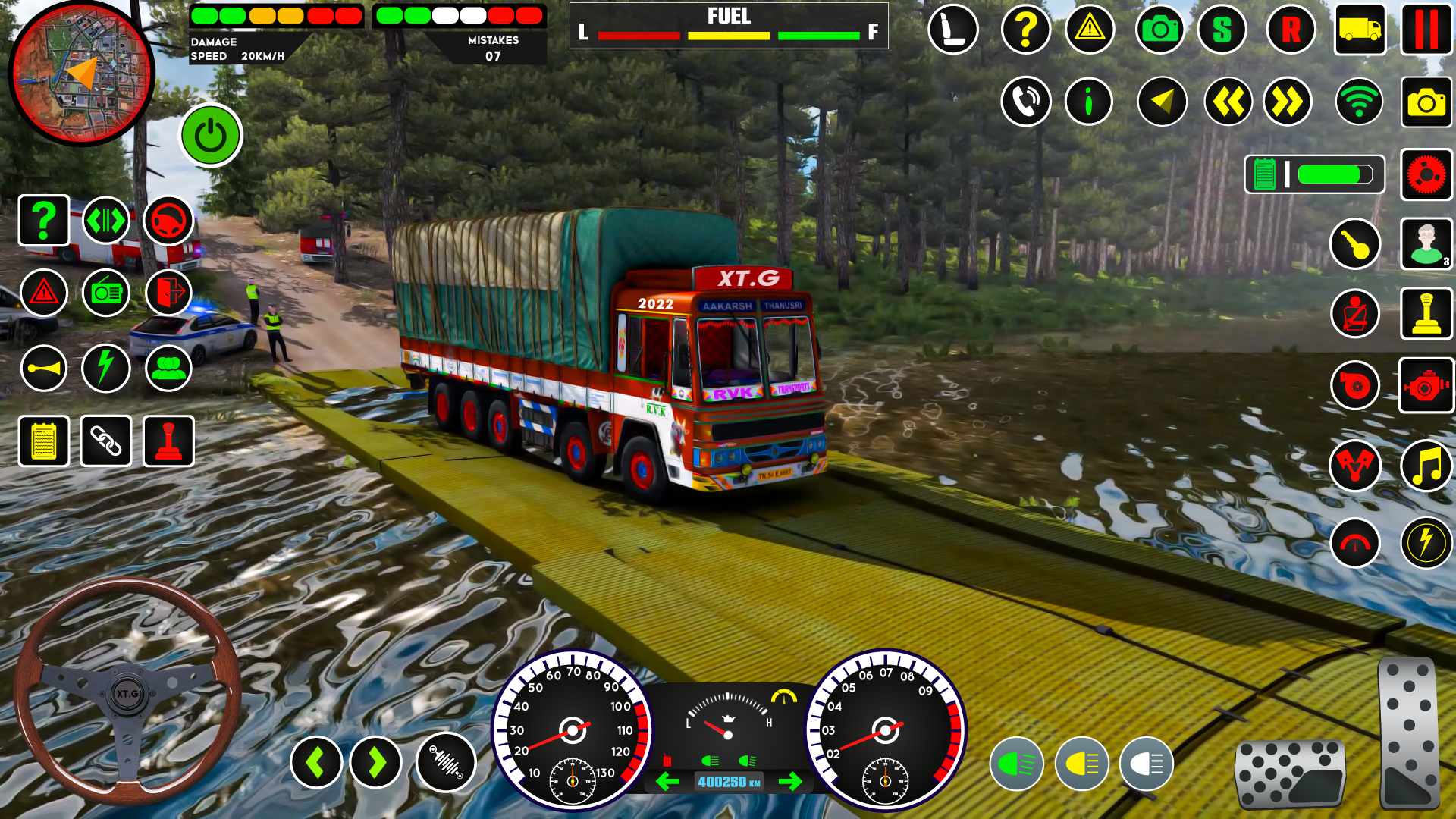Click the red R button
This screenshot has width=1456, height=819.
[1291, 30]
